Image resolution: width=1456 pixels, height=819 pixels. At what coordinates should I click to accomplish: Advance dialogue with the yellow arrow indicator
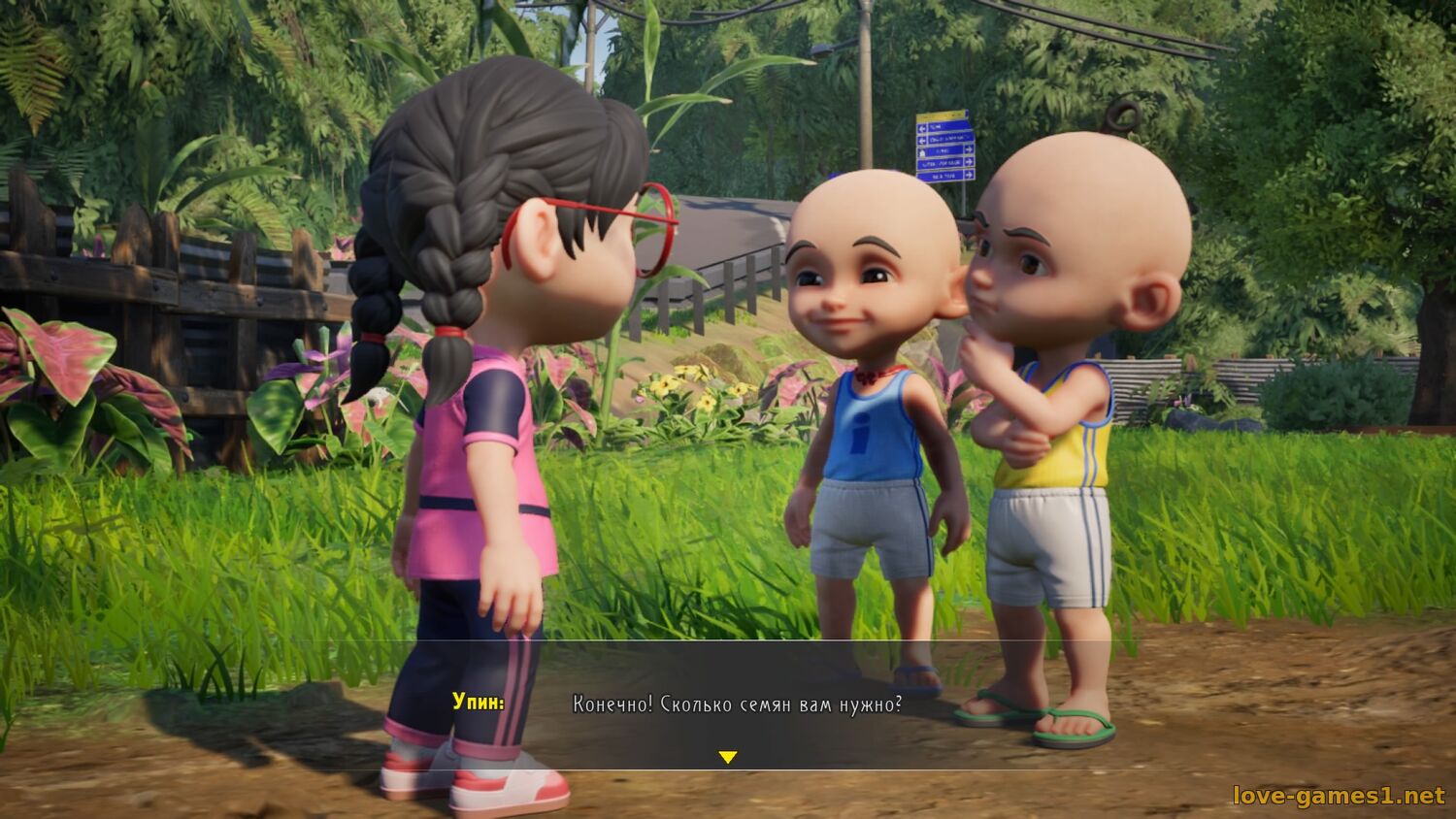(727, 757)
